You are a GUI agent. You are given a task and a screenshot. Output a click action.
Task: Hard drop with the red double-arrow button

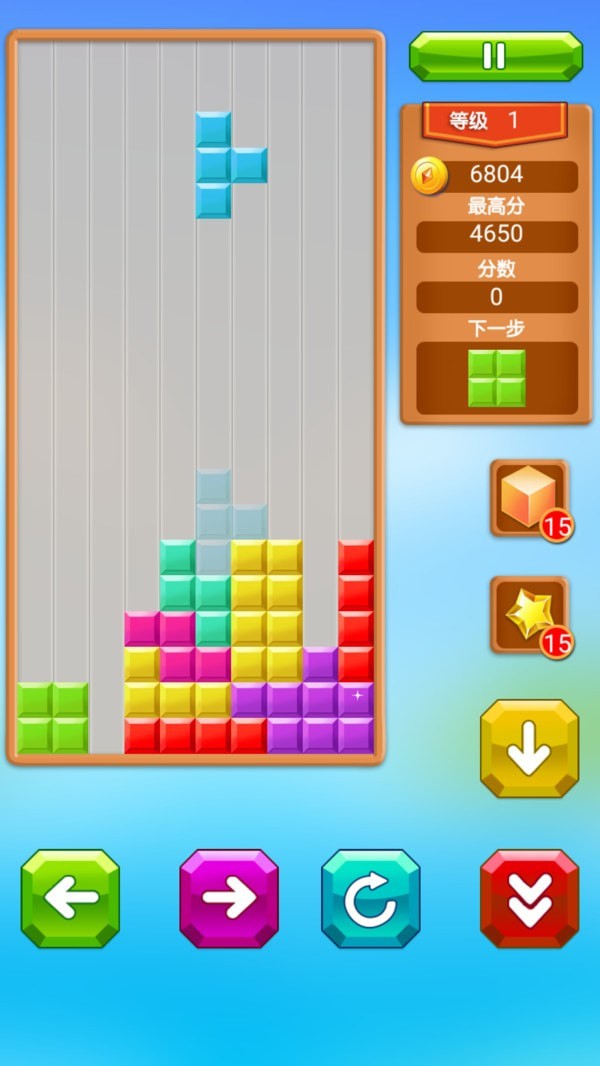pos(529,898)
